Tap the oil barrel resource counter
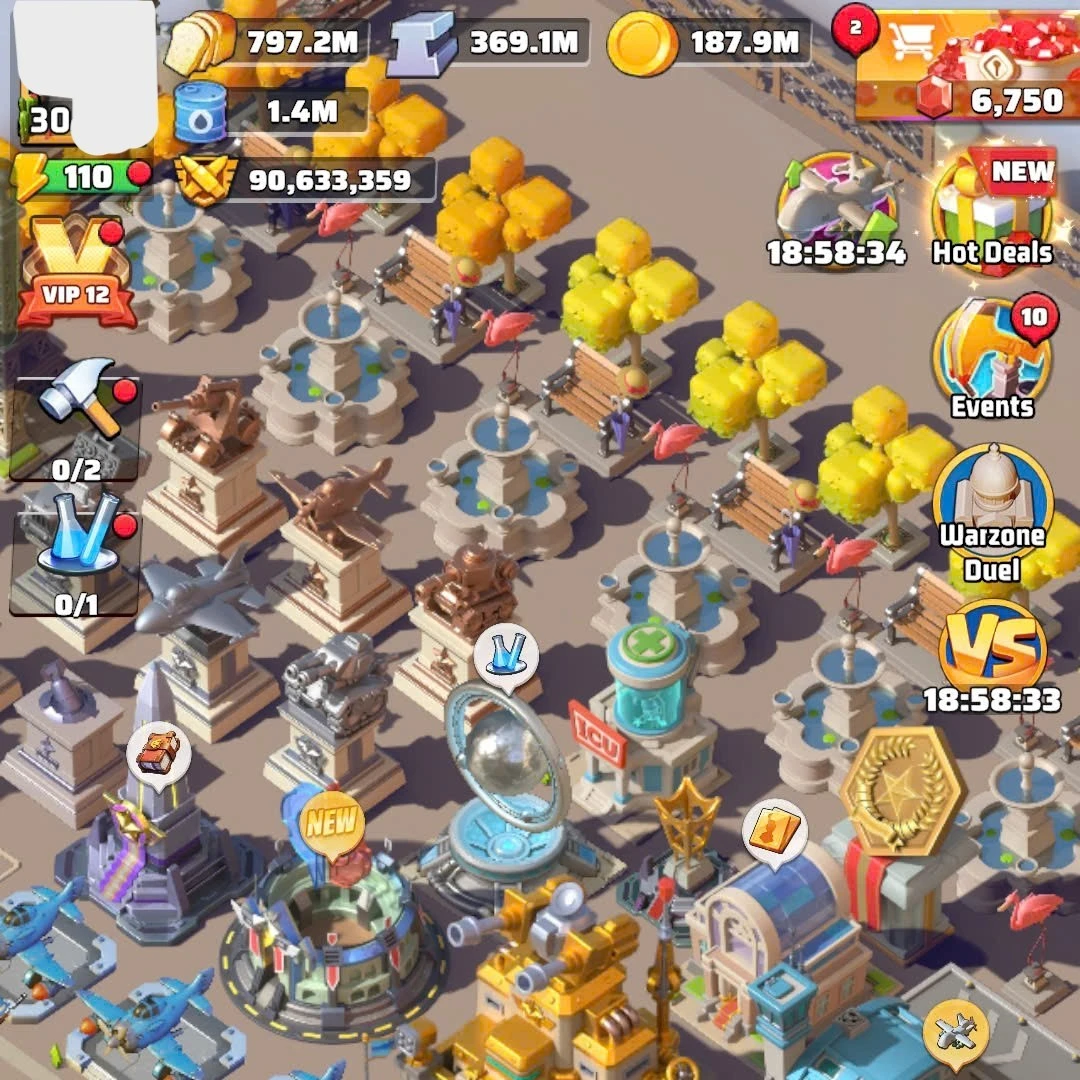 pos(270,112)
